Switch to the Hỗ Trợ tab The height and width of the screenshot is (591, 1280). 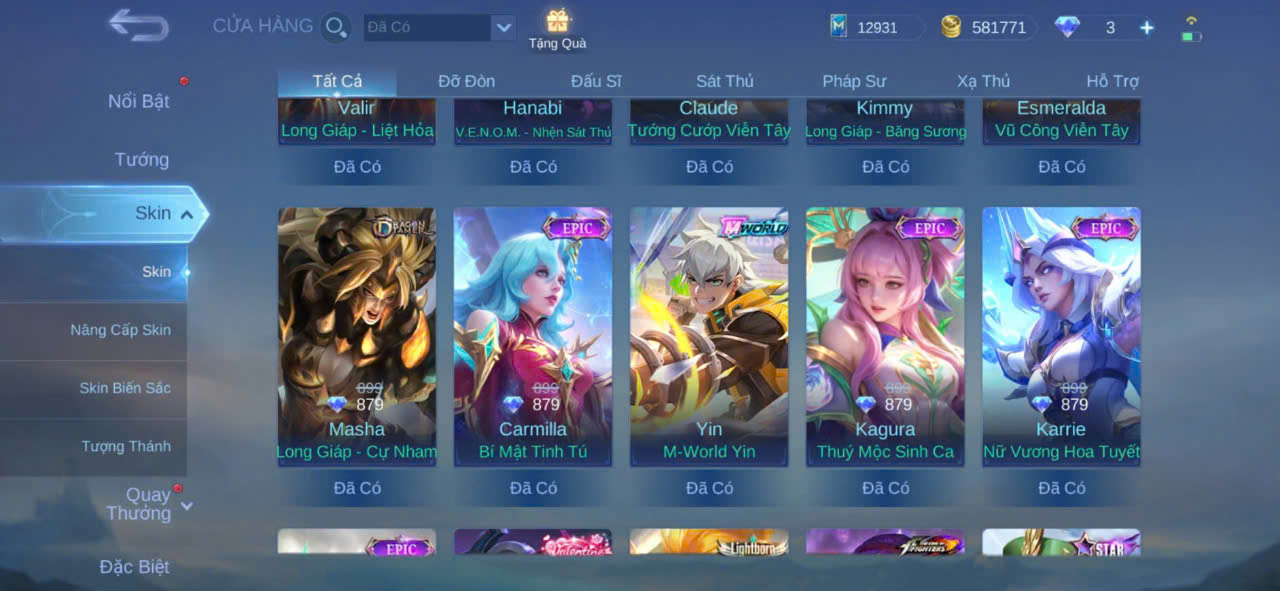[1112, 81]
